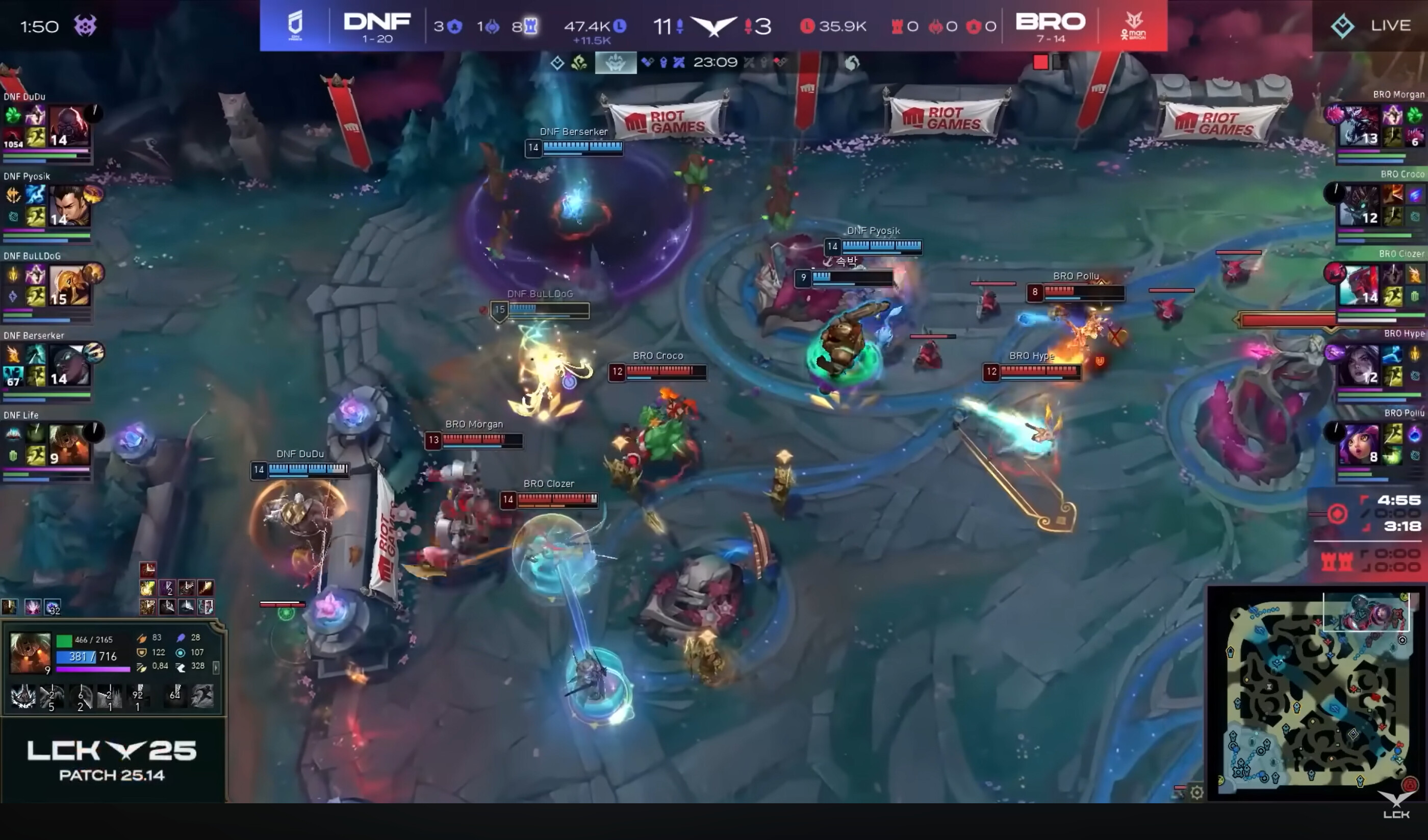1428x840 pixels.
Task: Click the ability with 92 second cooldown
Action: pyautogui.click(x=138, y=696)
